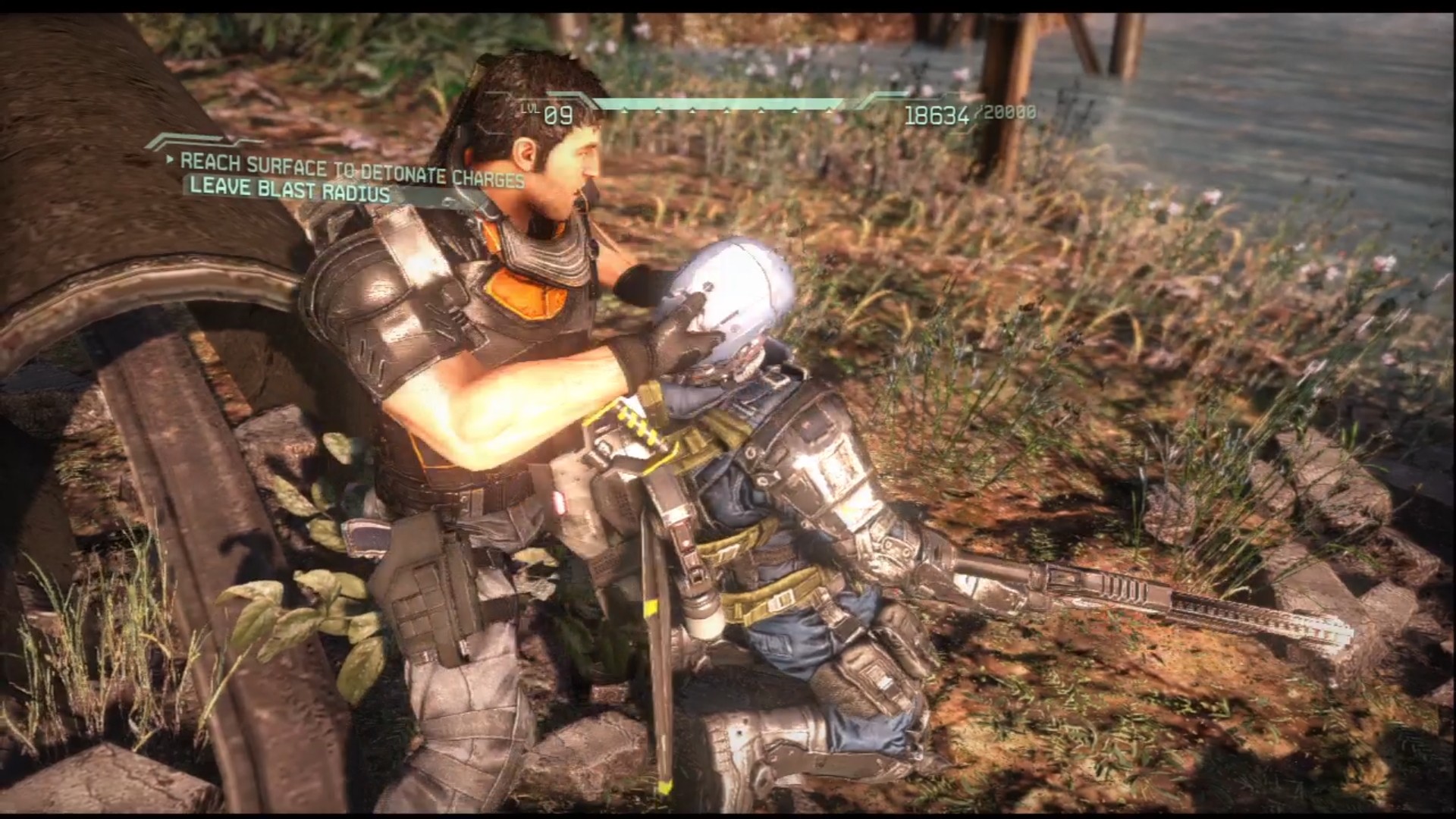Select the Reach Surface to Detonate Charges objective
1456x819 pixels.
point(352,168)
